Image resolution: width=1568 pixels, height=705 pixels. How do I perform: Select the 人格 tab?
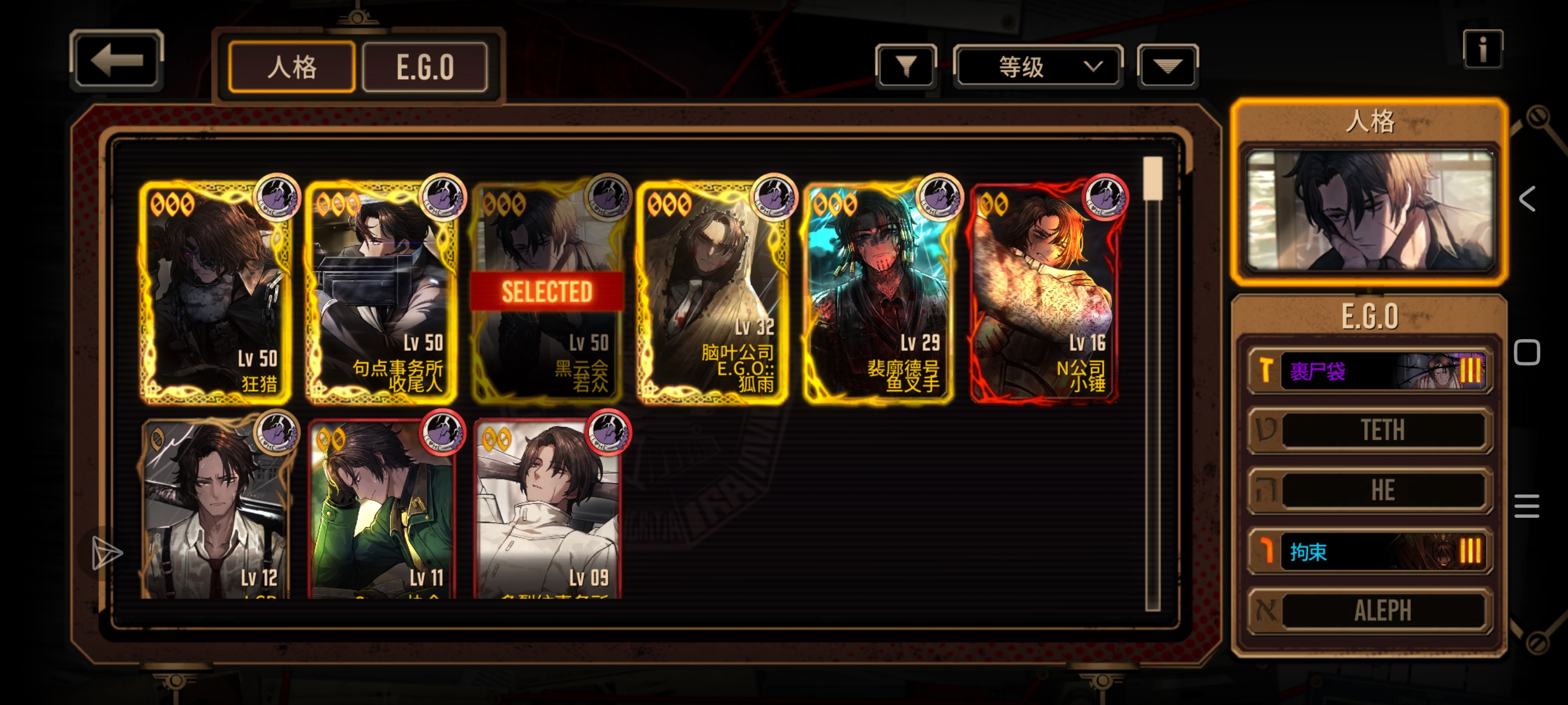[291, 67]
